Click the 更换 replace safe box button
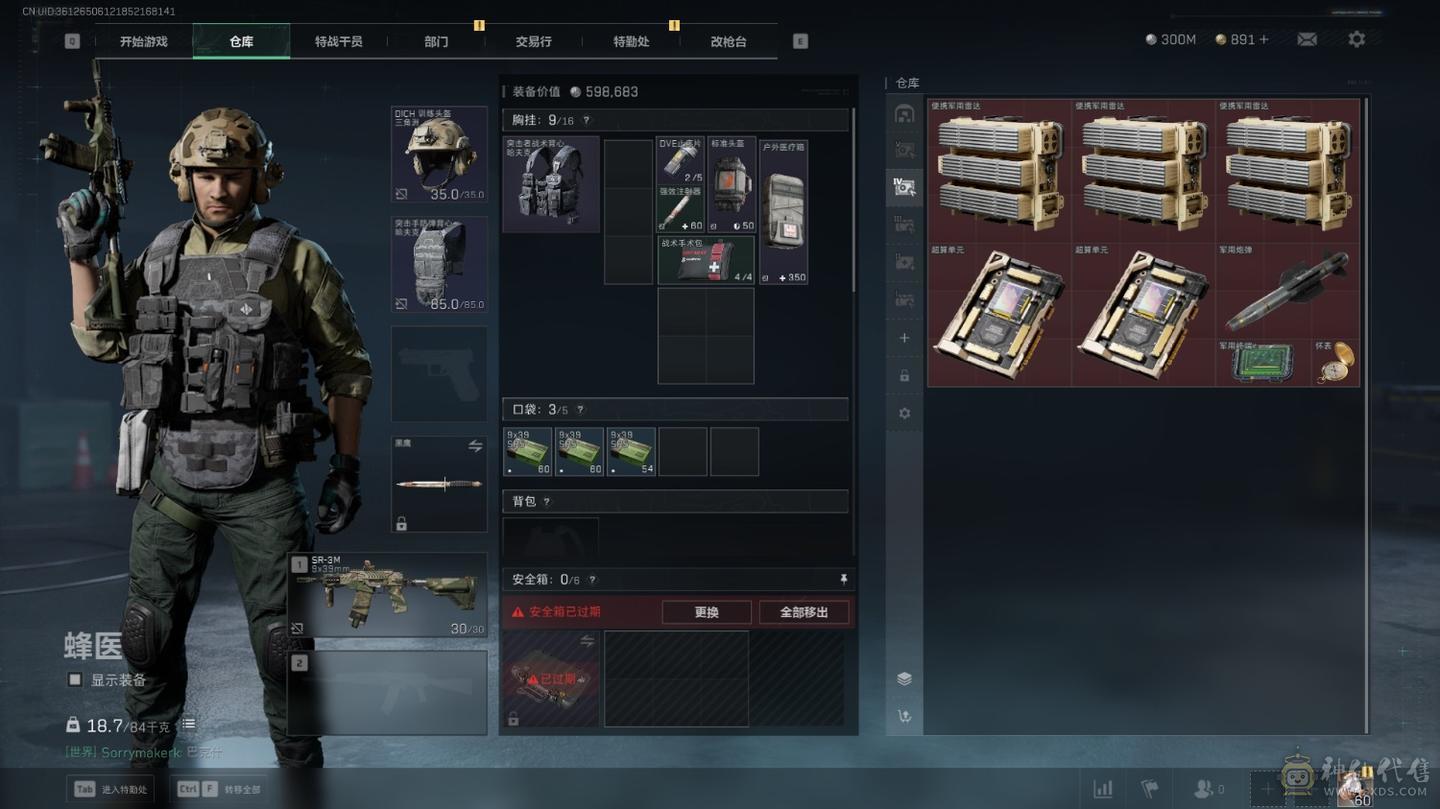Viewport: 1440px width, 809px height. click(706, 612)
